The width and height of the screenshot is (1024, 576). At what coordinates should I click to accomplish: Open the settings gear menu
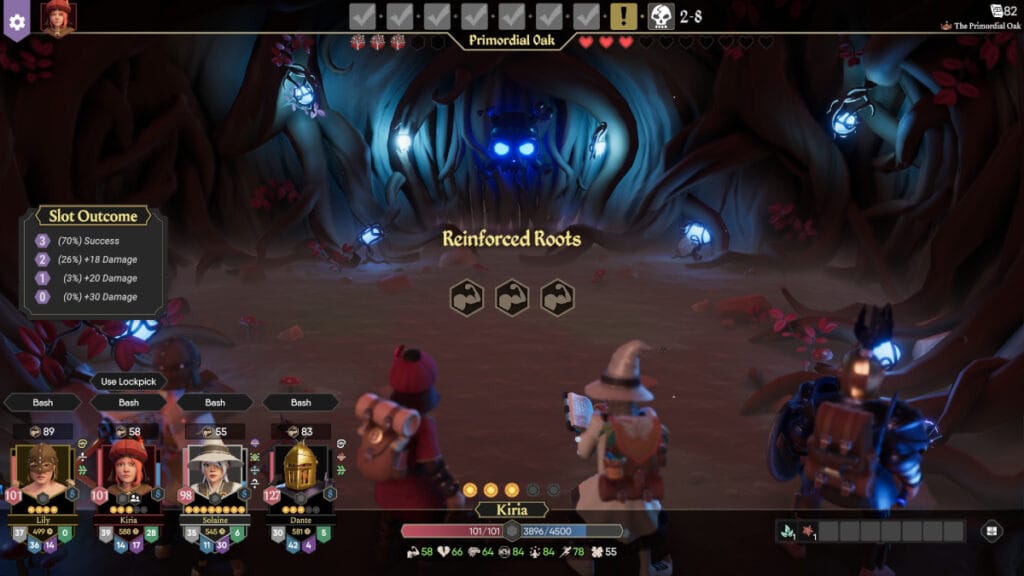click(x=15, y=20)
